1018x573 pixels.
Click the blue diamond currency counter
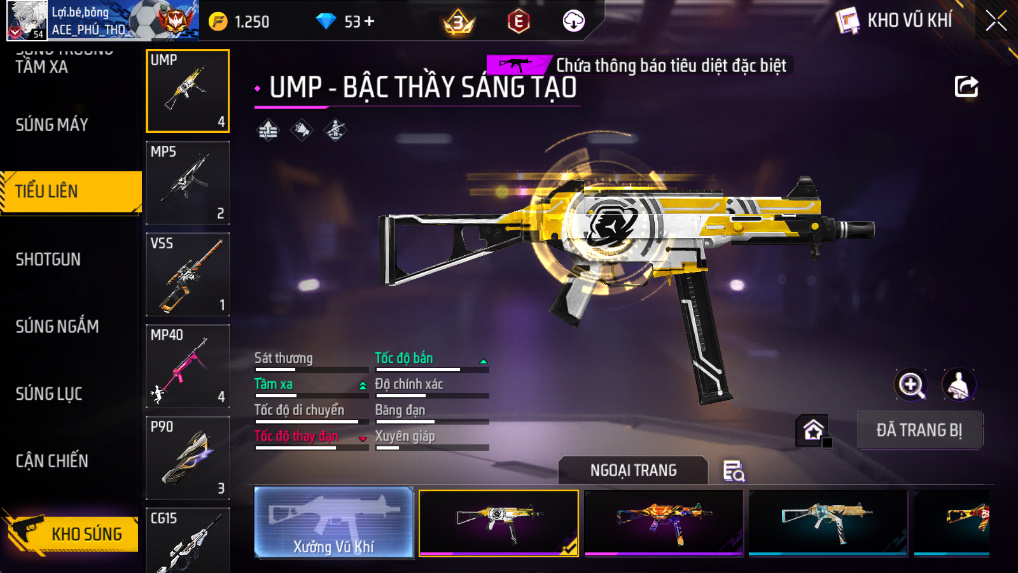tap(345, 21)
